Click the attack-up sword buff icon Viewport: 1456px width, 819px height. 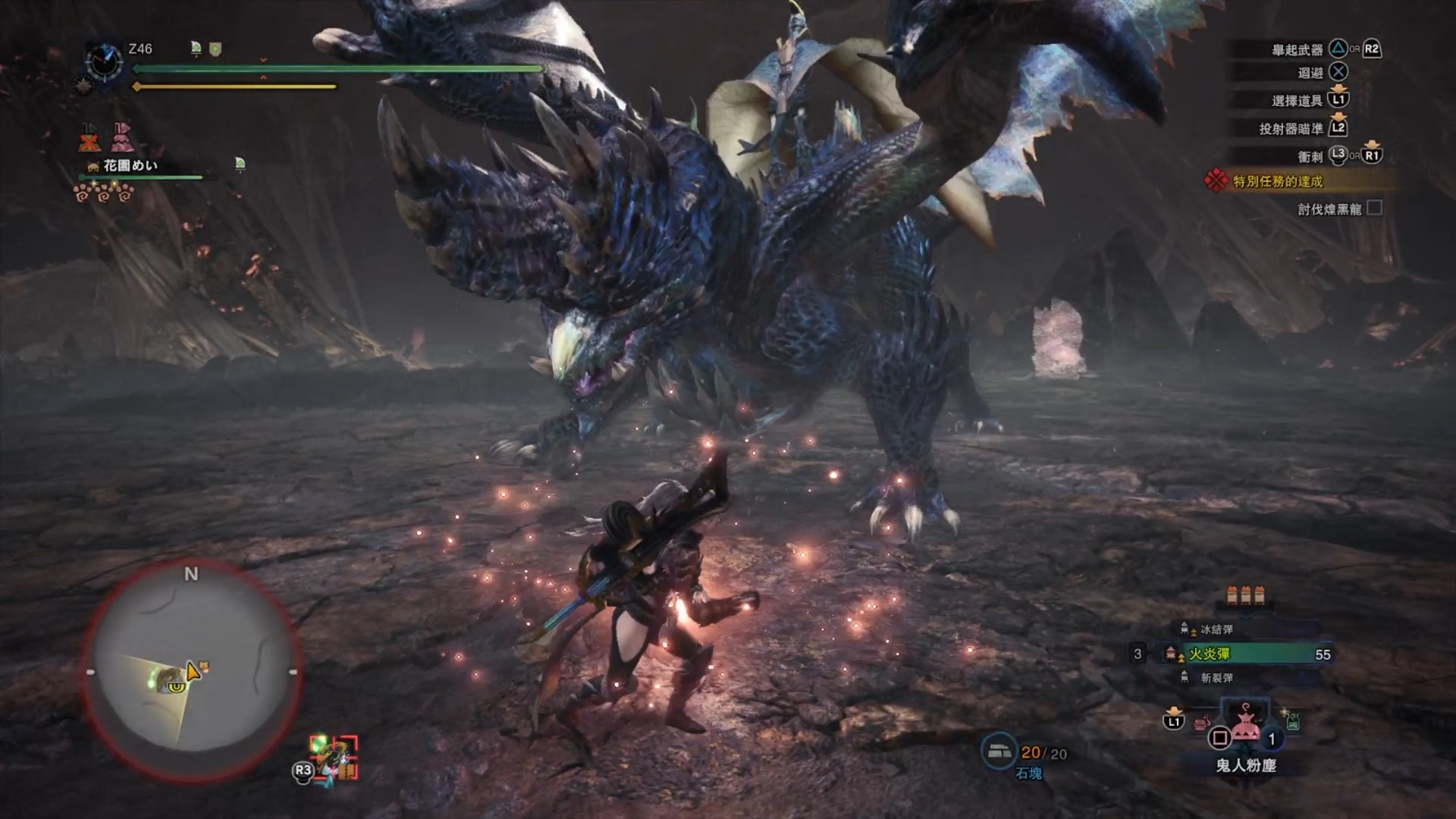(x=196, y=49)
